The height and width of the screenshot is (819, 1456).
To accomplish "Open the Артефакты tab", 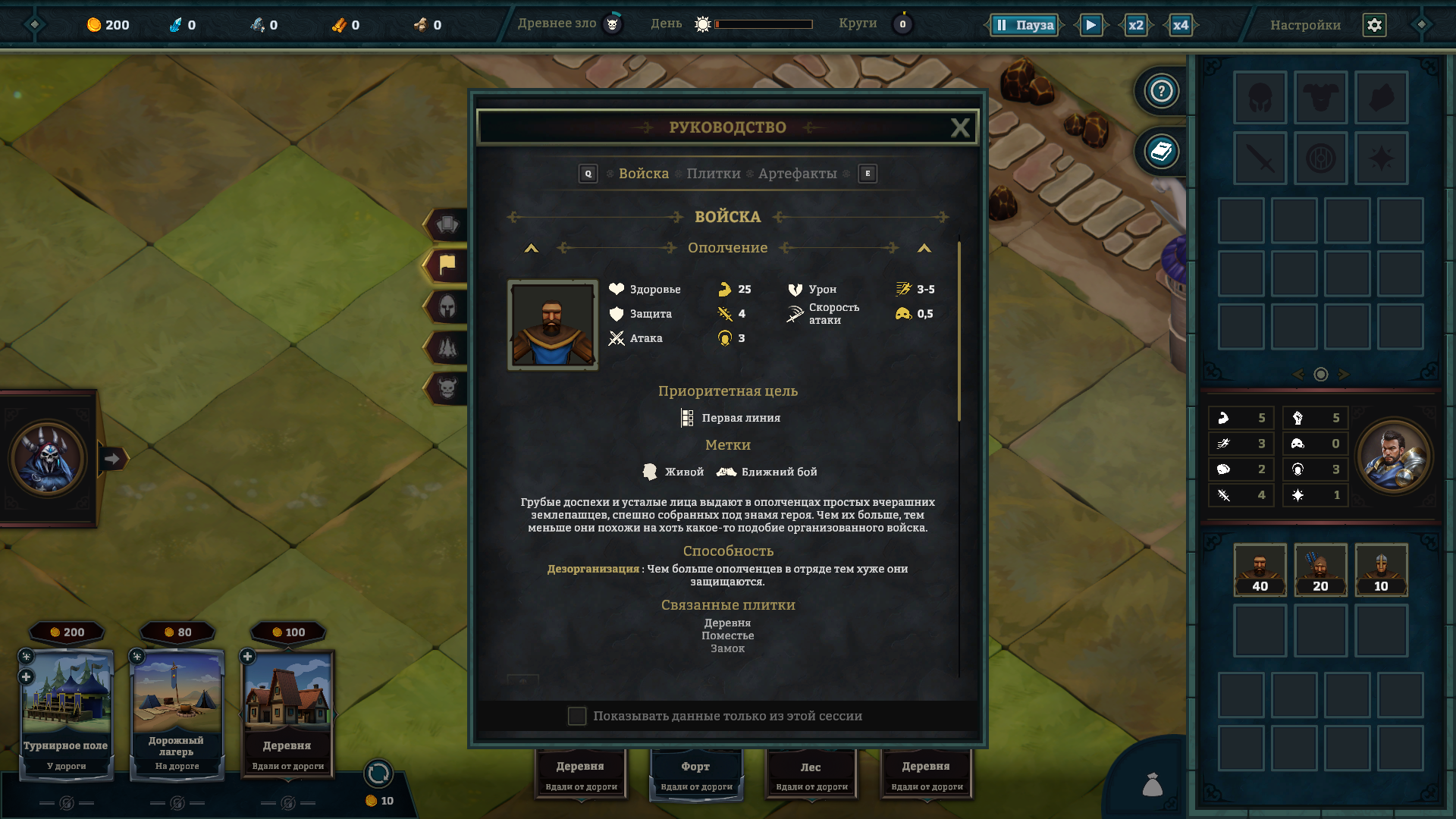I will (x=797, y=174).
